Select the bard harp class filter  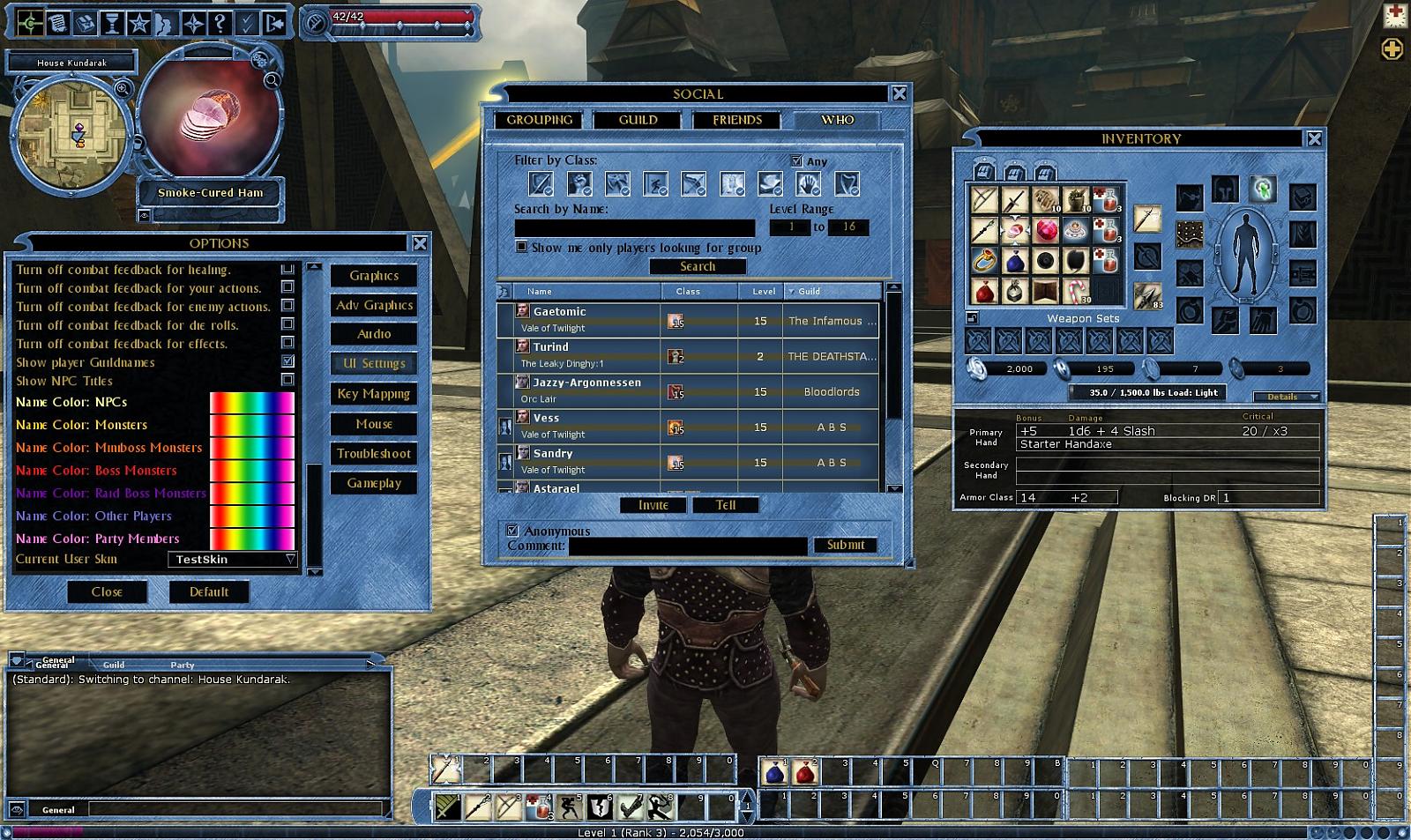(x=845, y=184)
